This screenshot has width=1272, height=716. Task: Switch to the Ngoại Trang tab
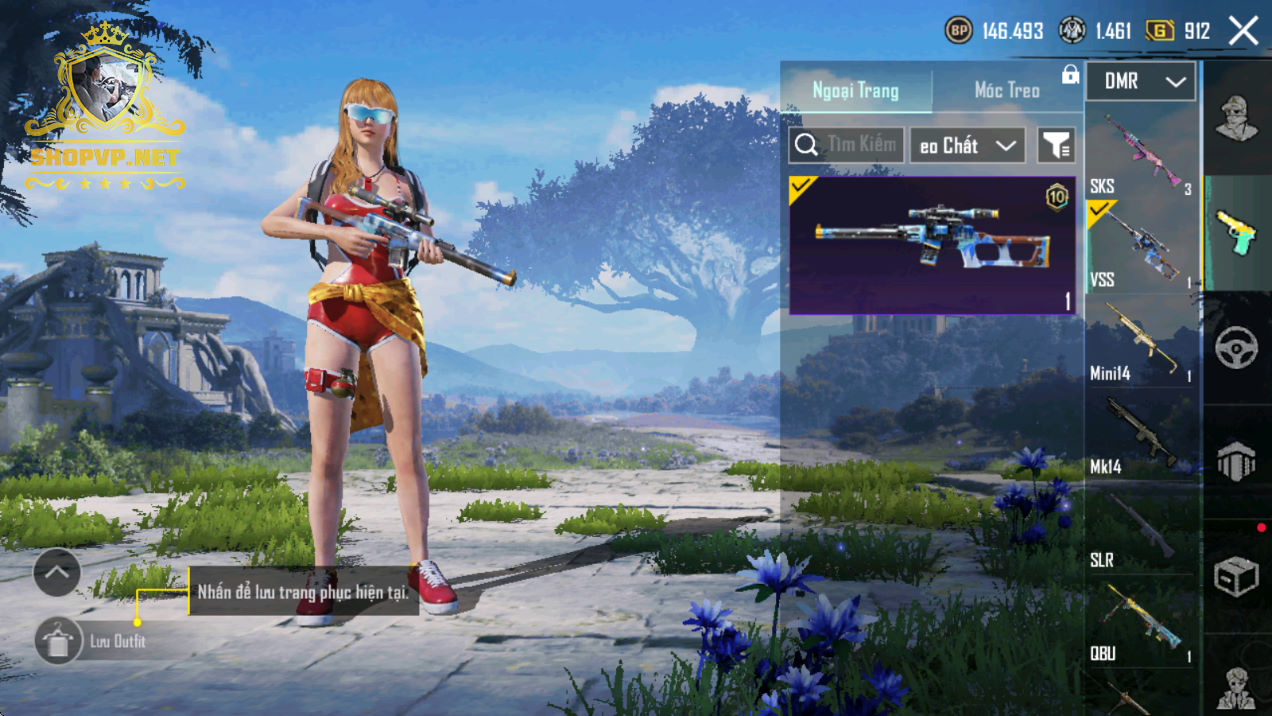pos(856,91)
